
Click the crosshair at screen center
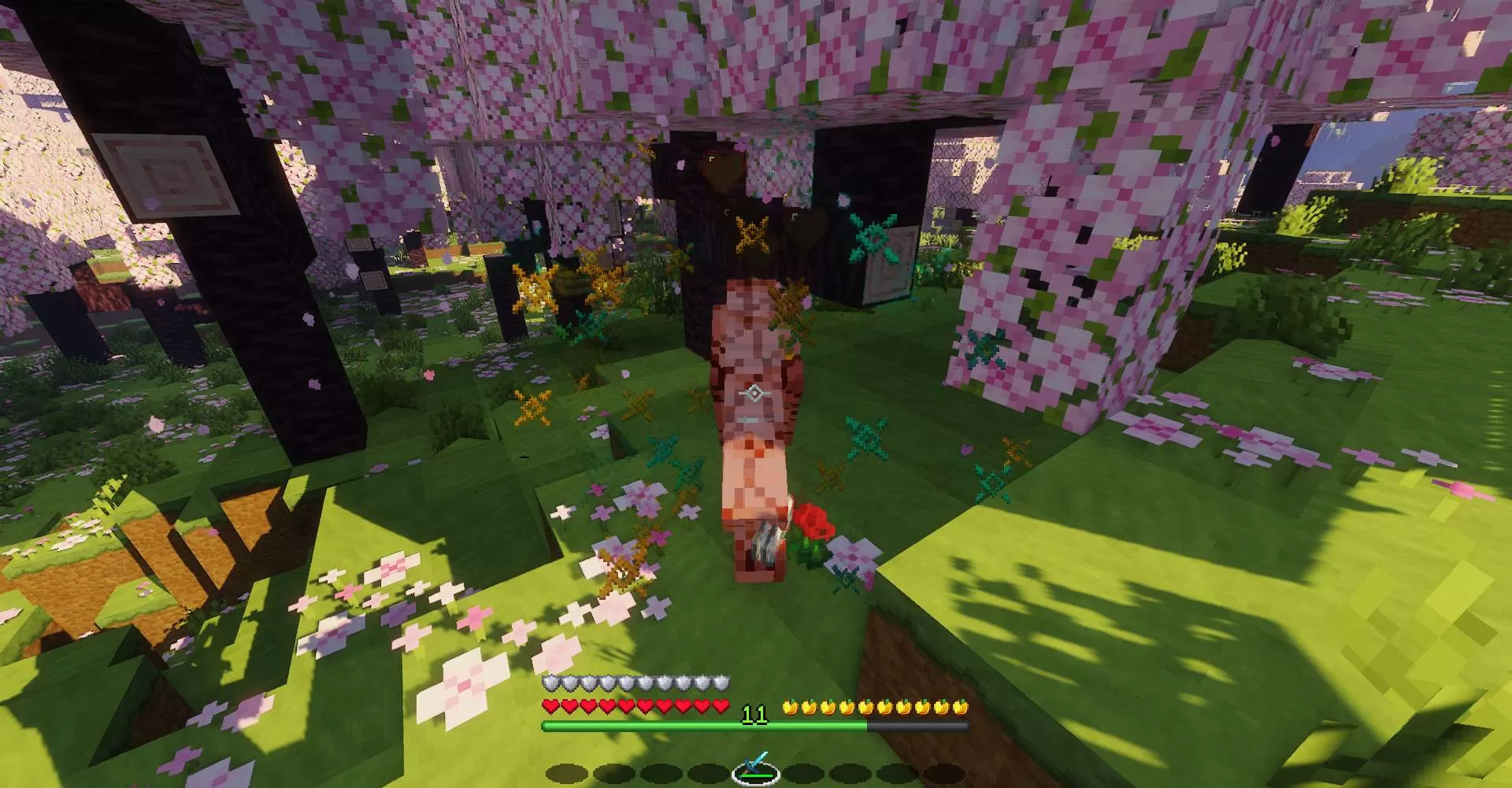tap(756, 391)
